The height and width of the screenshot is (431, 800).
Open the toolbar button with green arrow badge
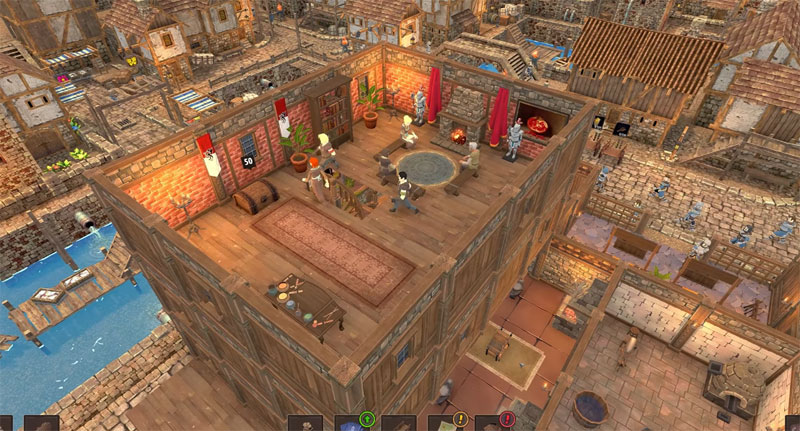[x=353, y=423]
